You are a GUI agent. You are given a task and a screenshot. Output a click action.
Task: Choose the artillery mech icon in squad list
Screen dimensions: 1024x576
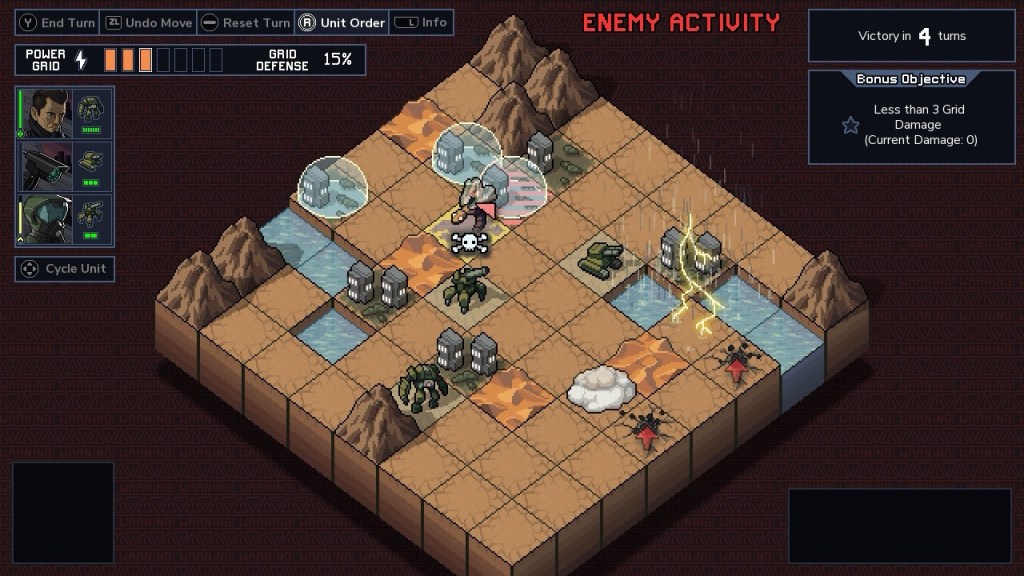point(91,213)
